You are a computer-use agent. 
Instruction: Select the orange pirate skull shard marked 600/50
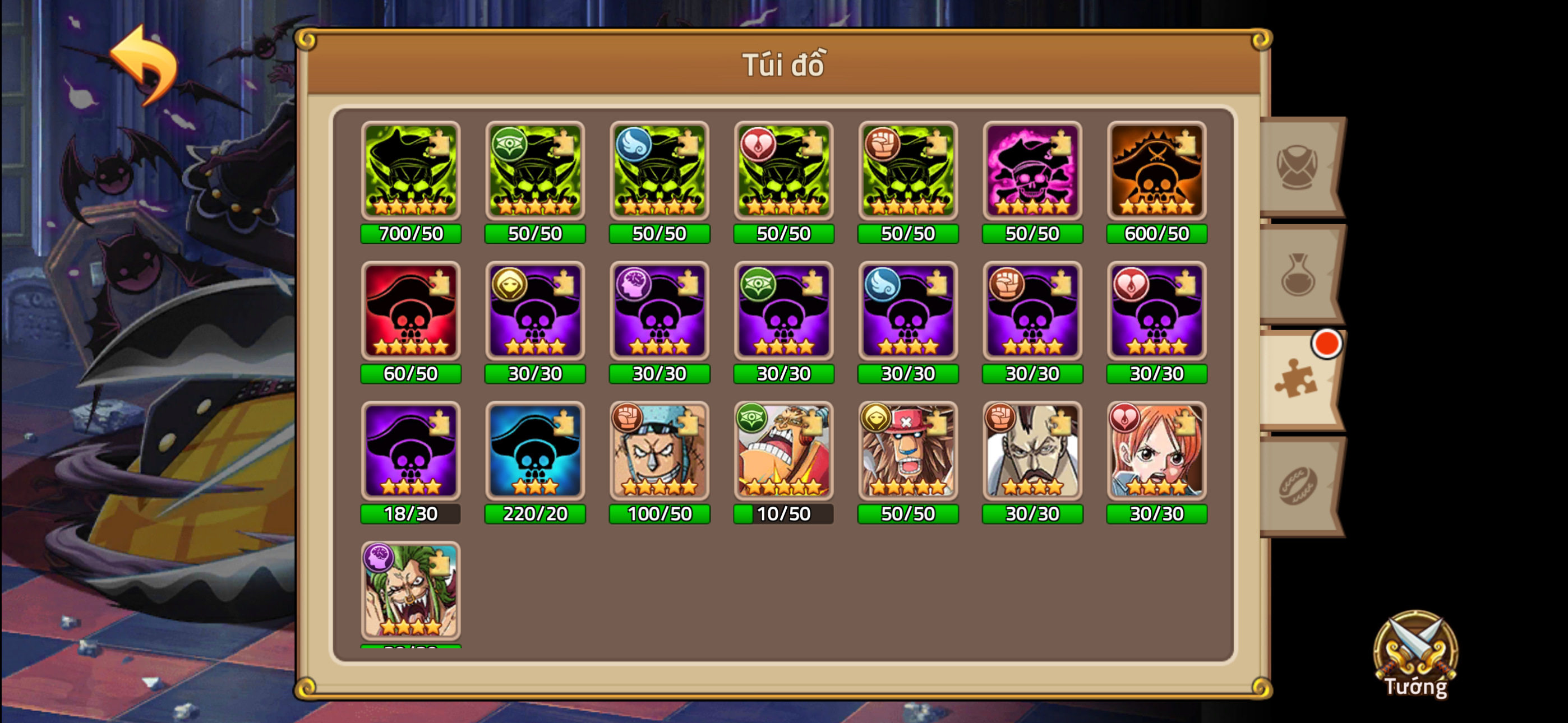1156,171
